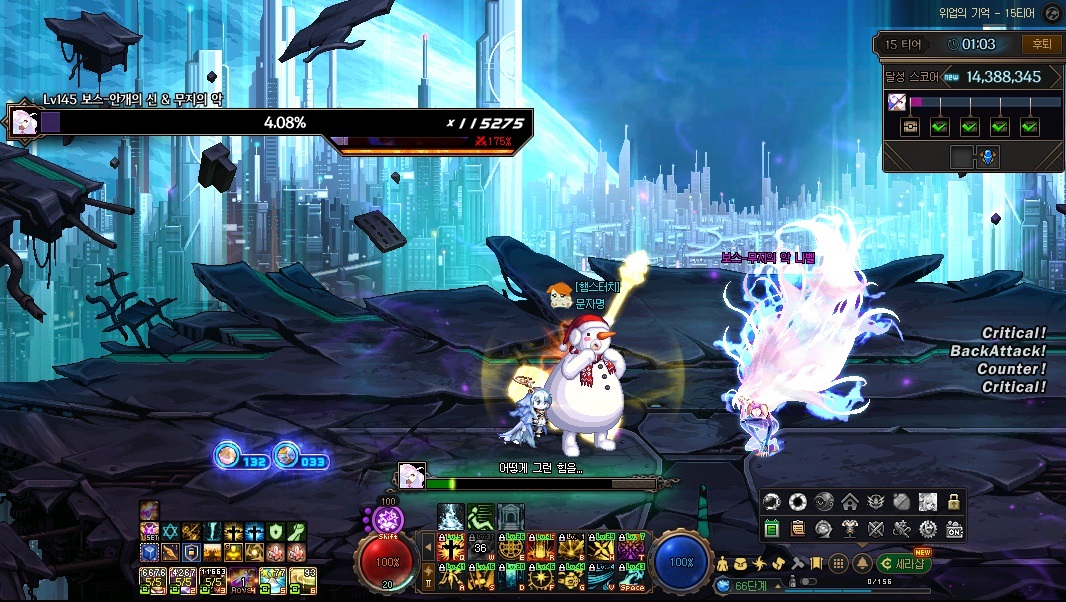1066x602 pixels.
Task: Open the character silhouette menu
Action: tap(722, 564)
